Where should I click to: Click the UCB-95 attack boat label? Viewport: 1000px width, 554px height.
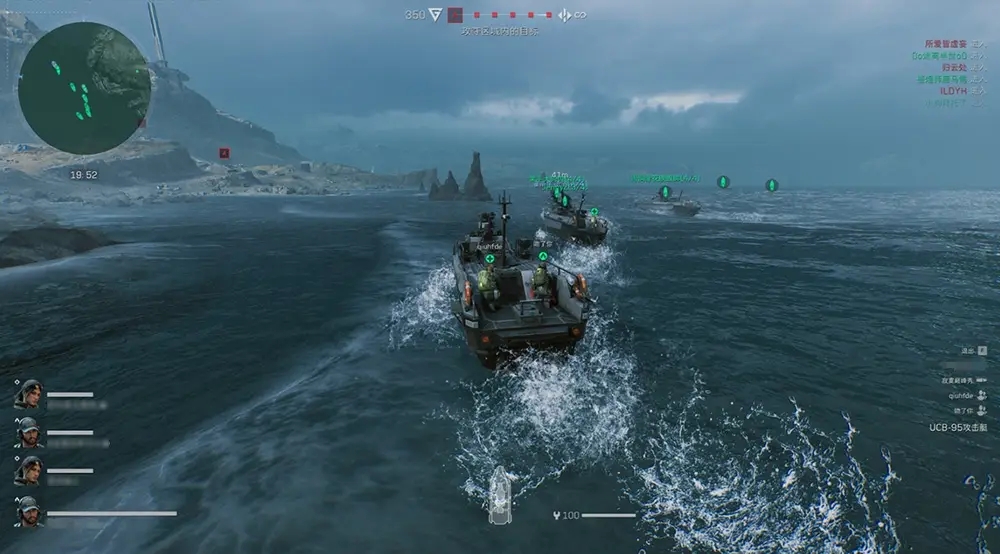957,427
